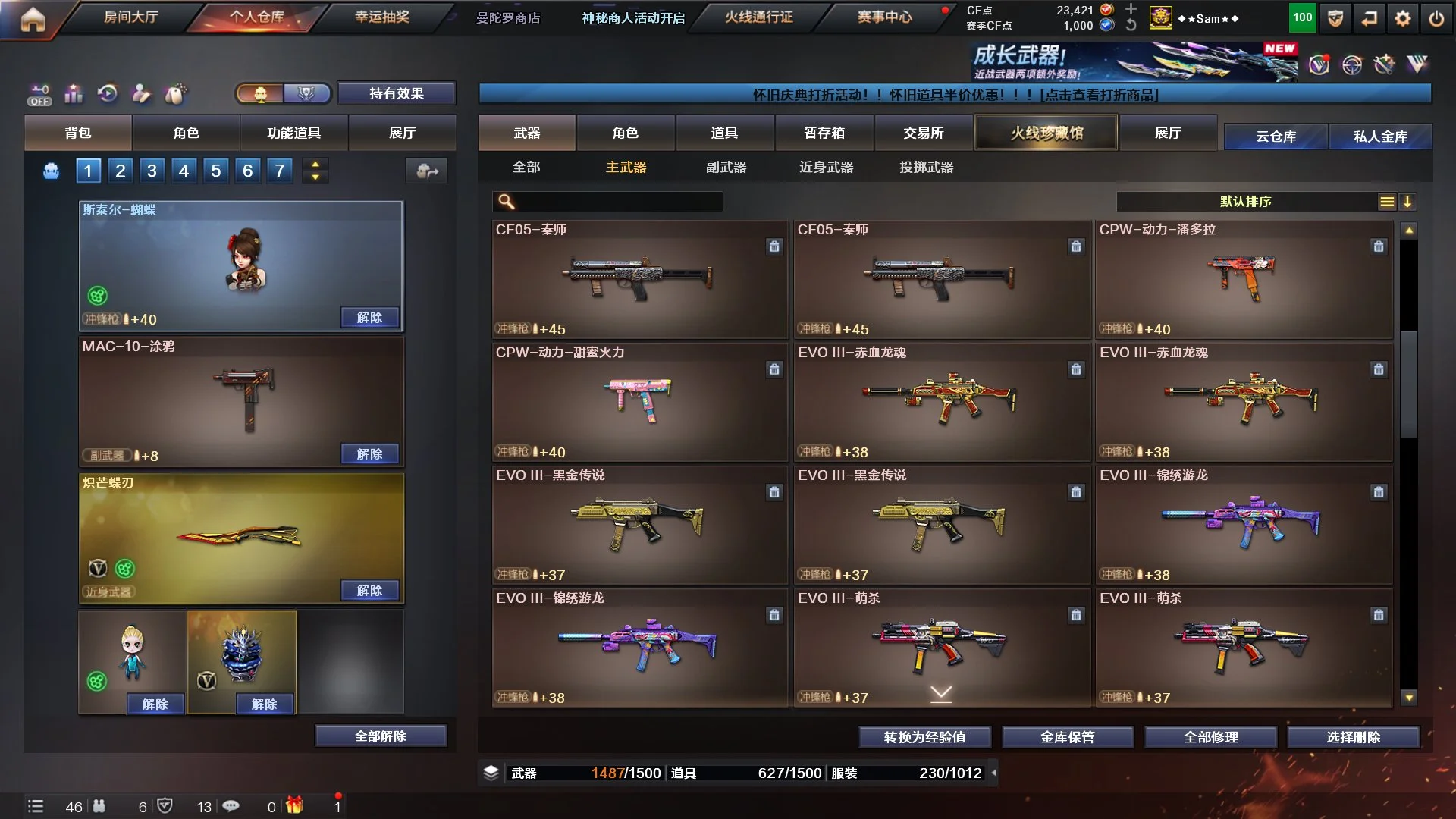
Task: Click 全部解除 to unequip all
Action: (381, 736)
